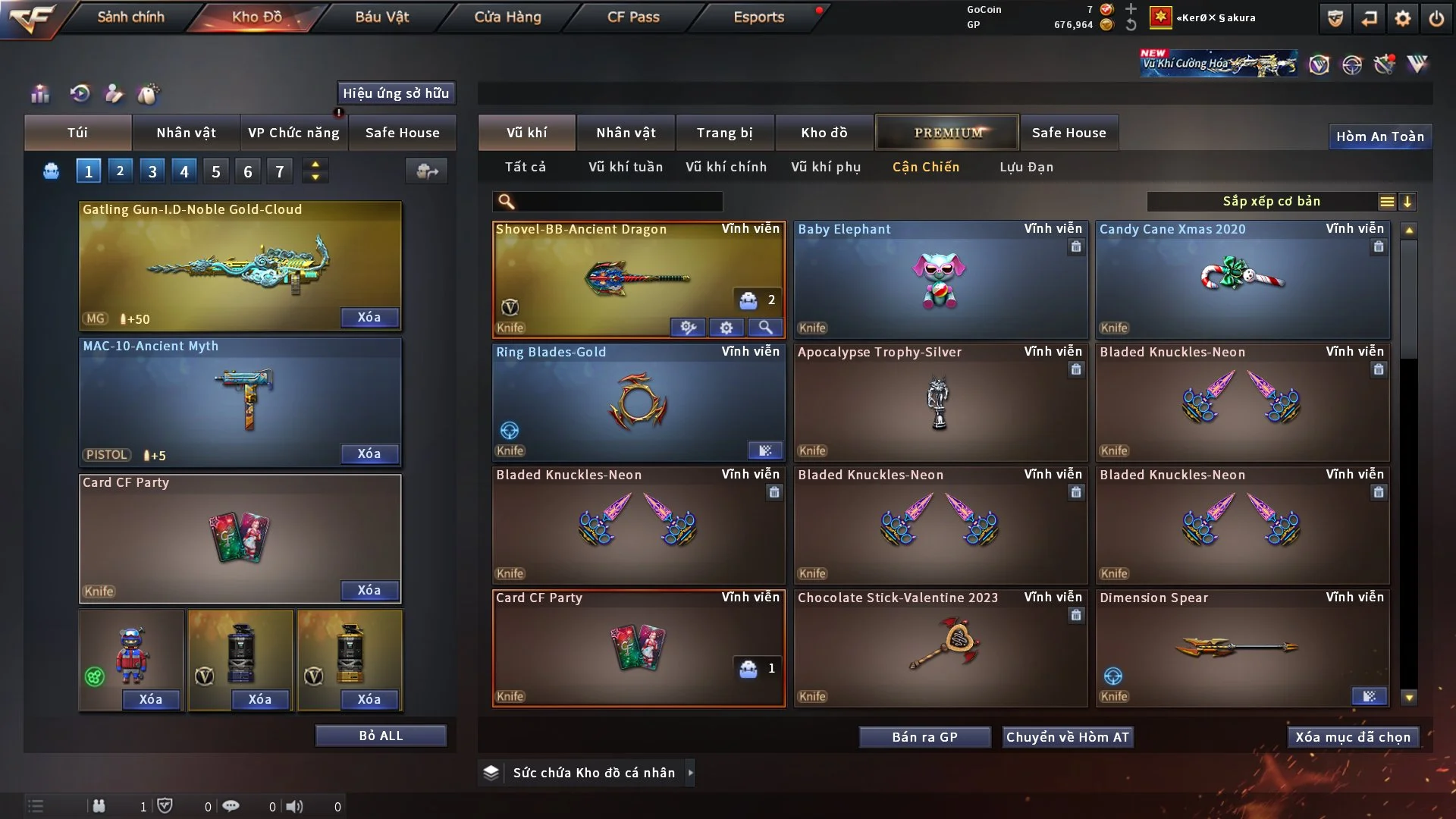Image resolution: width=1456 pixels, height=819 pixels.
Task: Delete selection via Xóa mục đã chọn
Action: [1353, 737]
